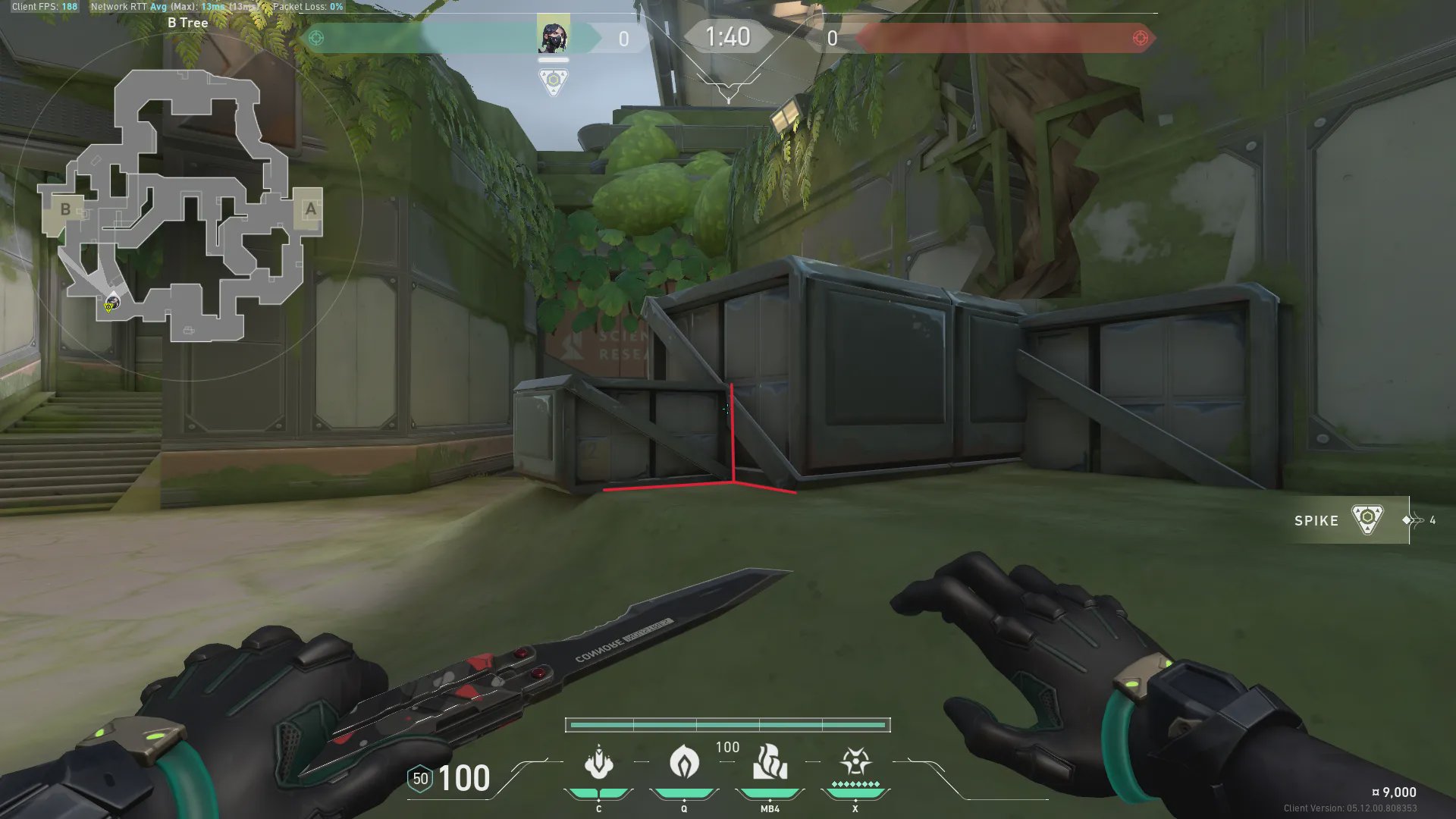
Task: Activate the Snake Bite ability icon
Action: pyautogui.click(x=598, y=762)
